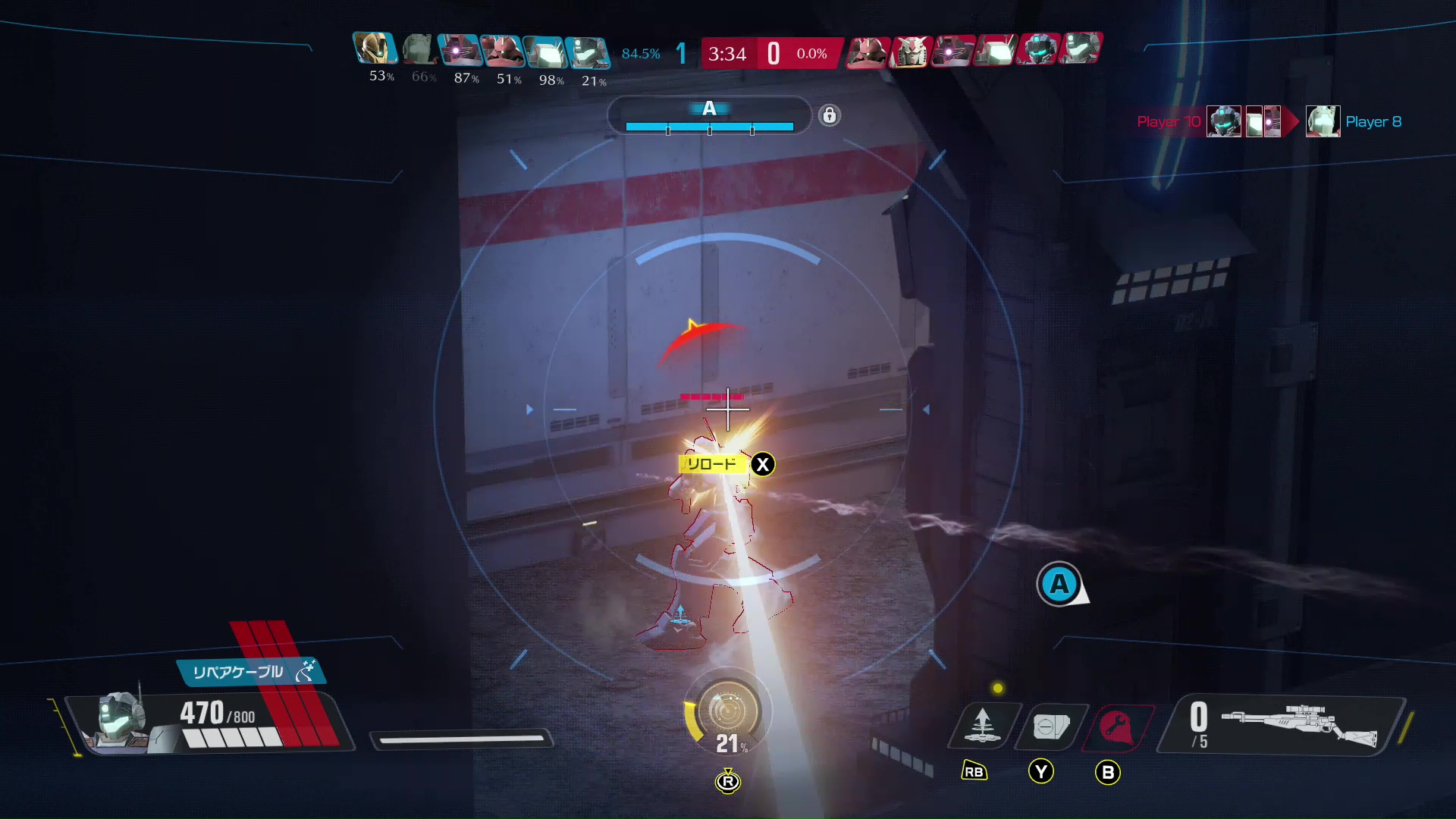Use the middle ability icon above Y

[1050, 726]
